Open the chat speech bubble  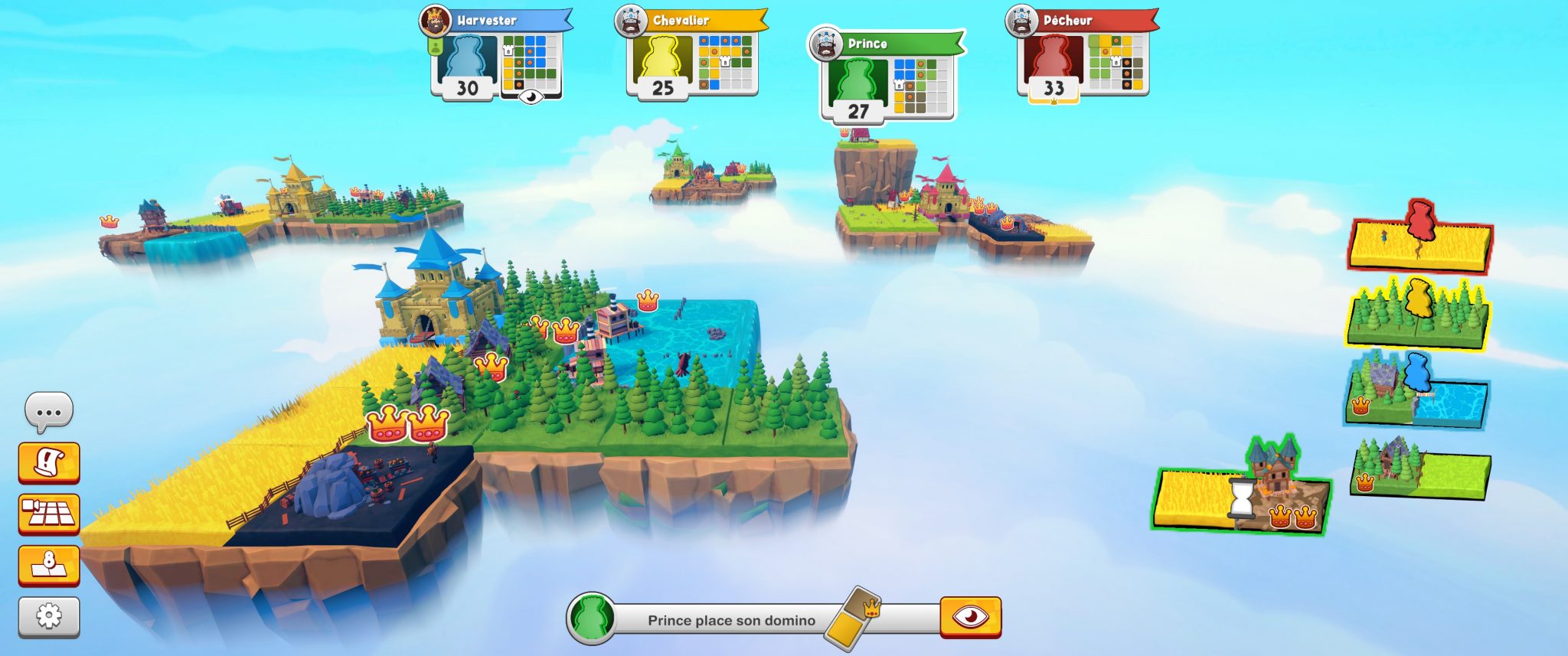(49, 412)
